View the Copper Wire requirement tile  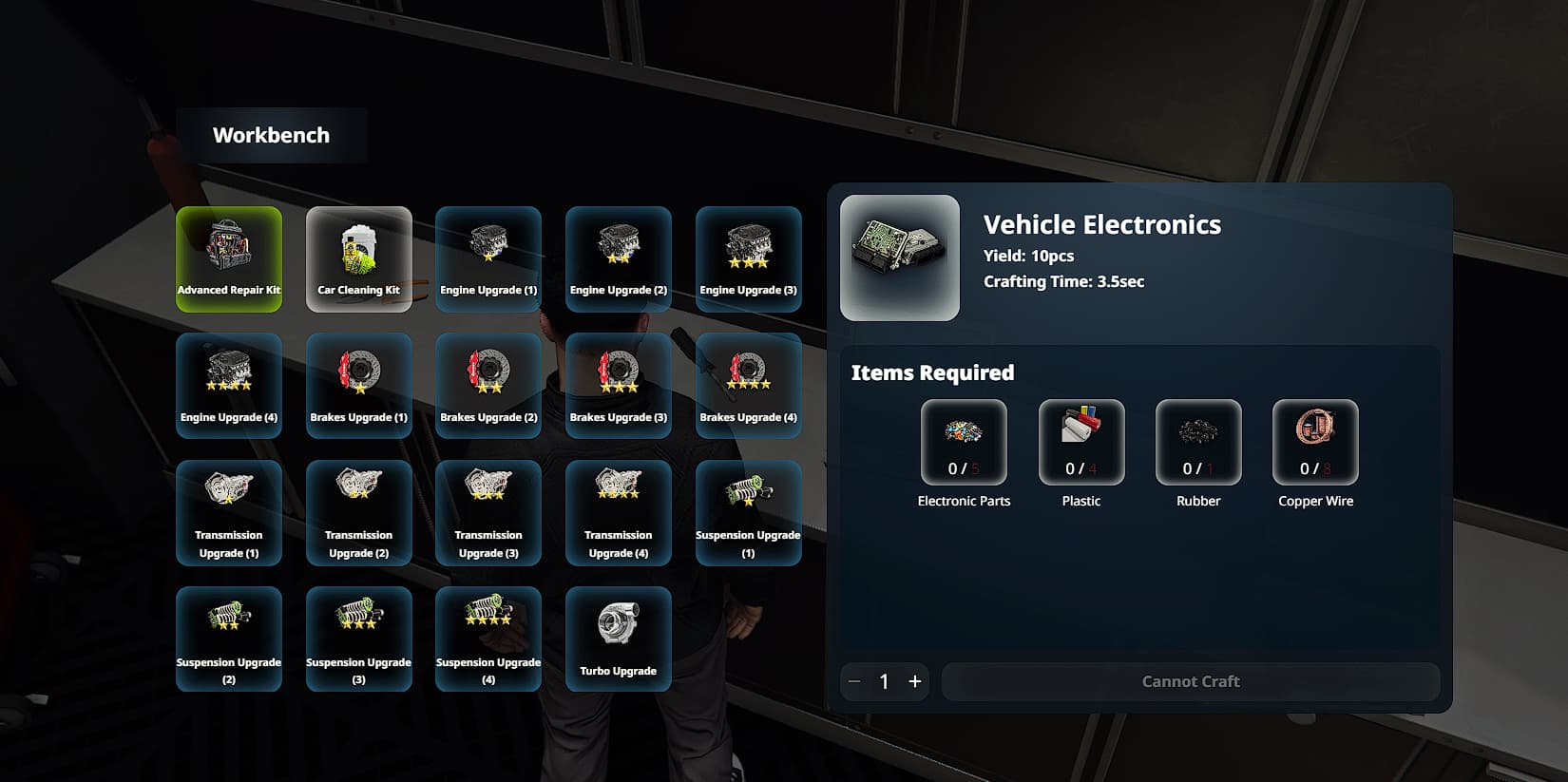(x=1314, y=442)
